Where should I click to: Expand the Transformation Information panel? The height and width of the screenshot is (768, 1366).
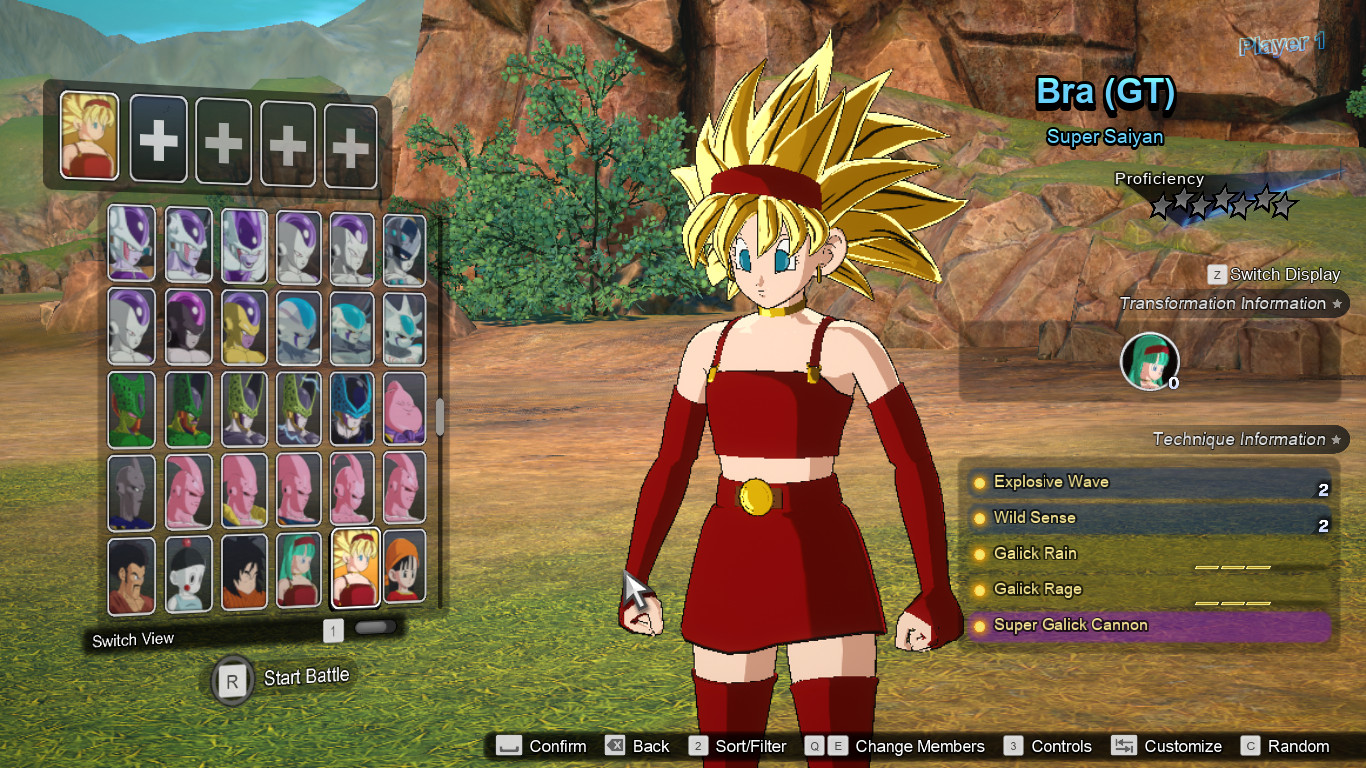coord(1227,303)
